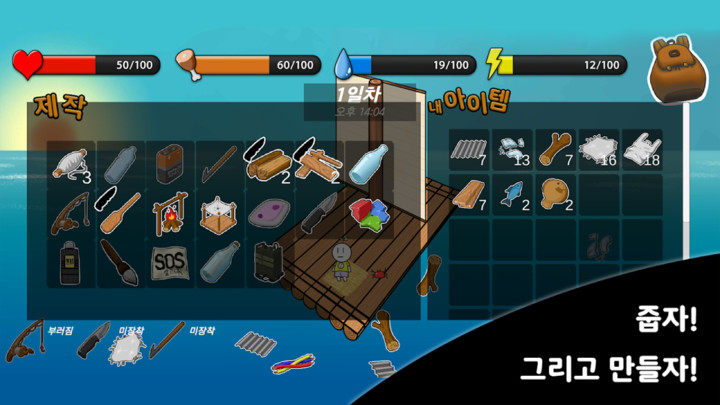The height and width of the screenshot is (405, 720).
Task: Select the paintbrush crafting recipe
Action: point(119,263)
